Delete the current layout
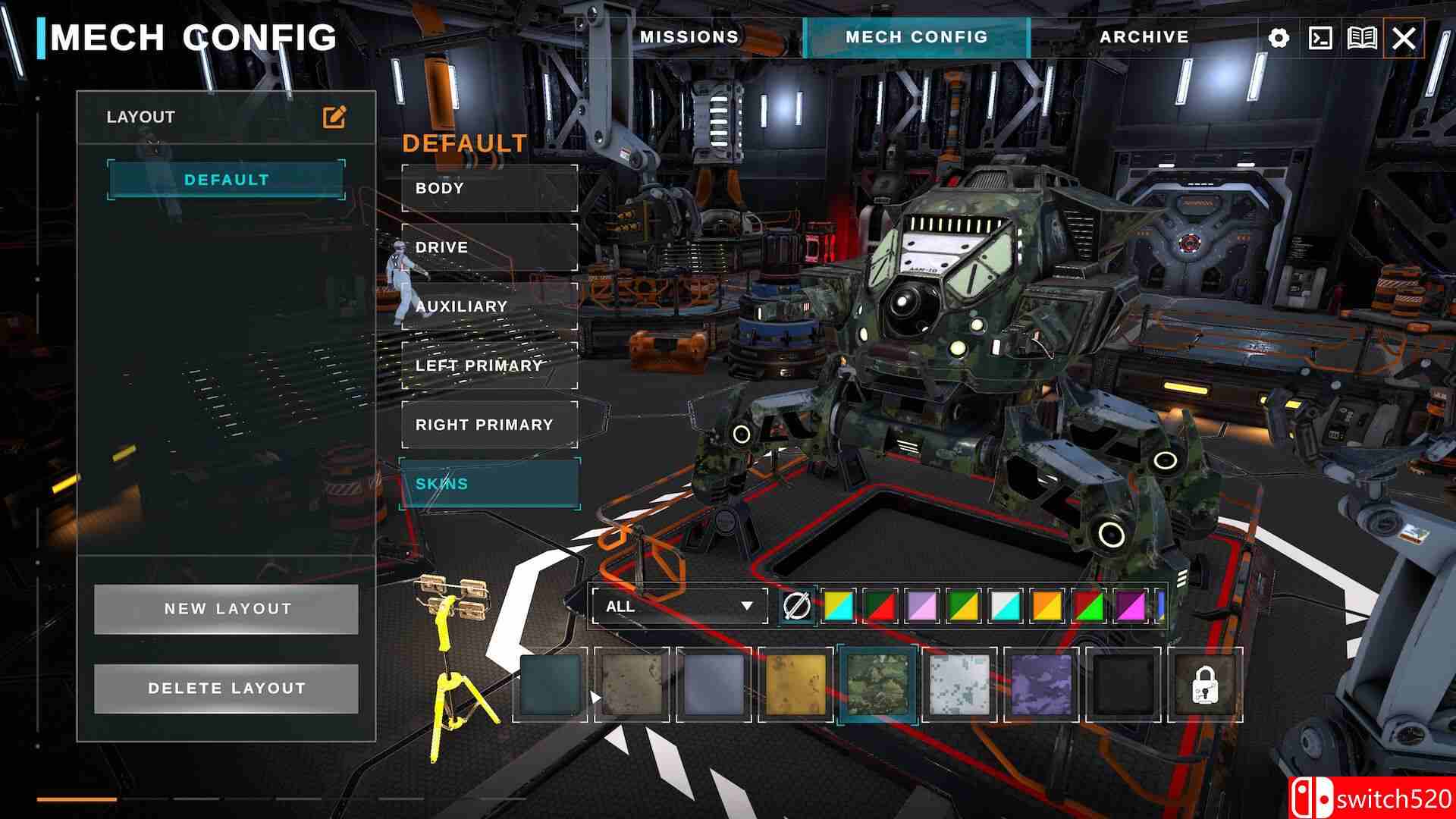1456x819 pixels. [226, 689]
